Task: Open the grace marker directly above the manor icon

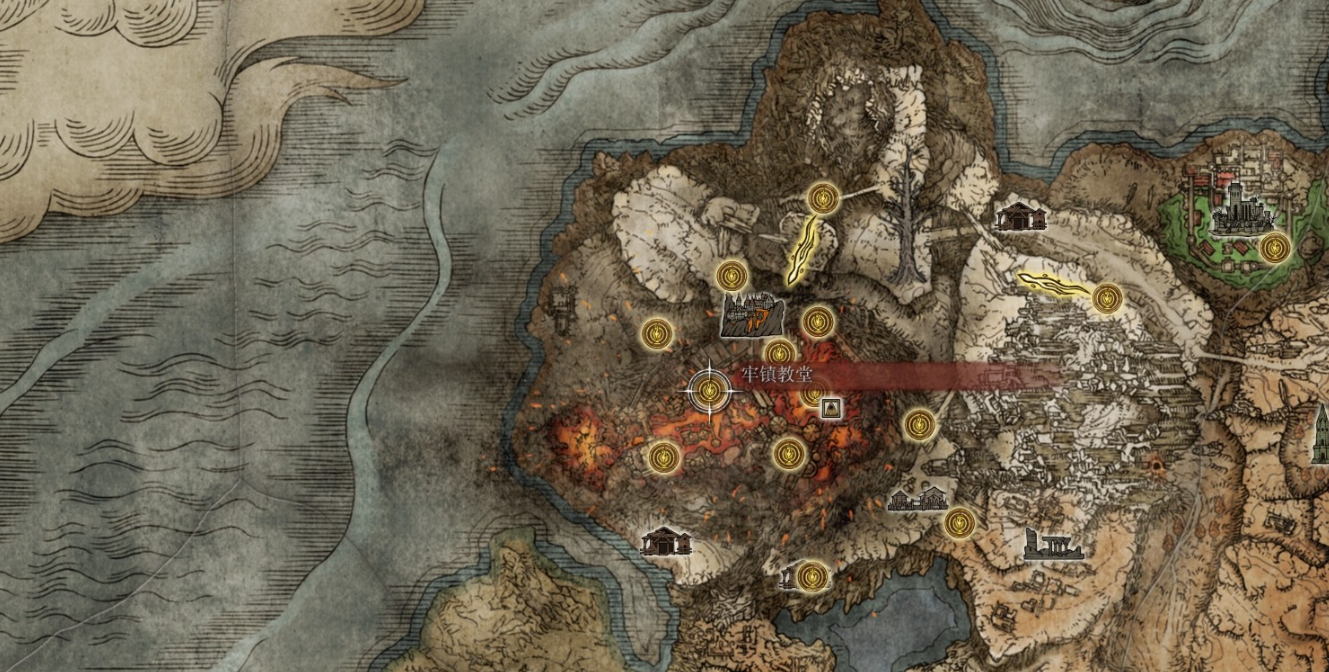Action: 734,274
